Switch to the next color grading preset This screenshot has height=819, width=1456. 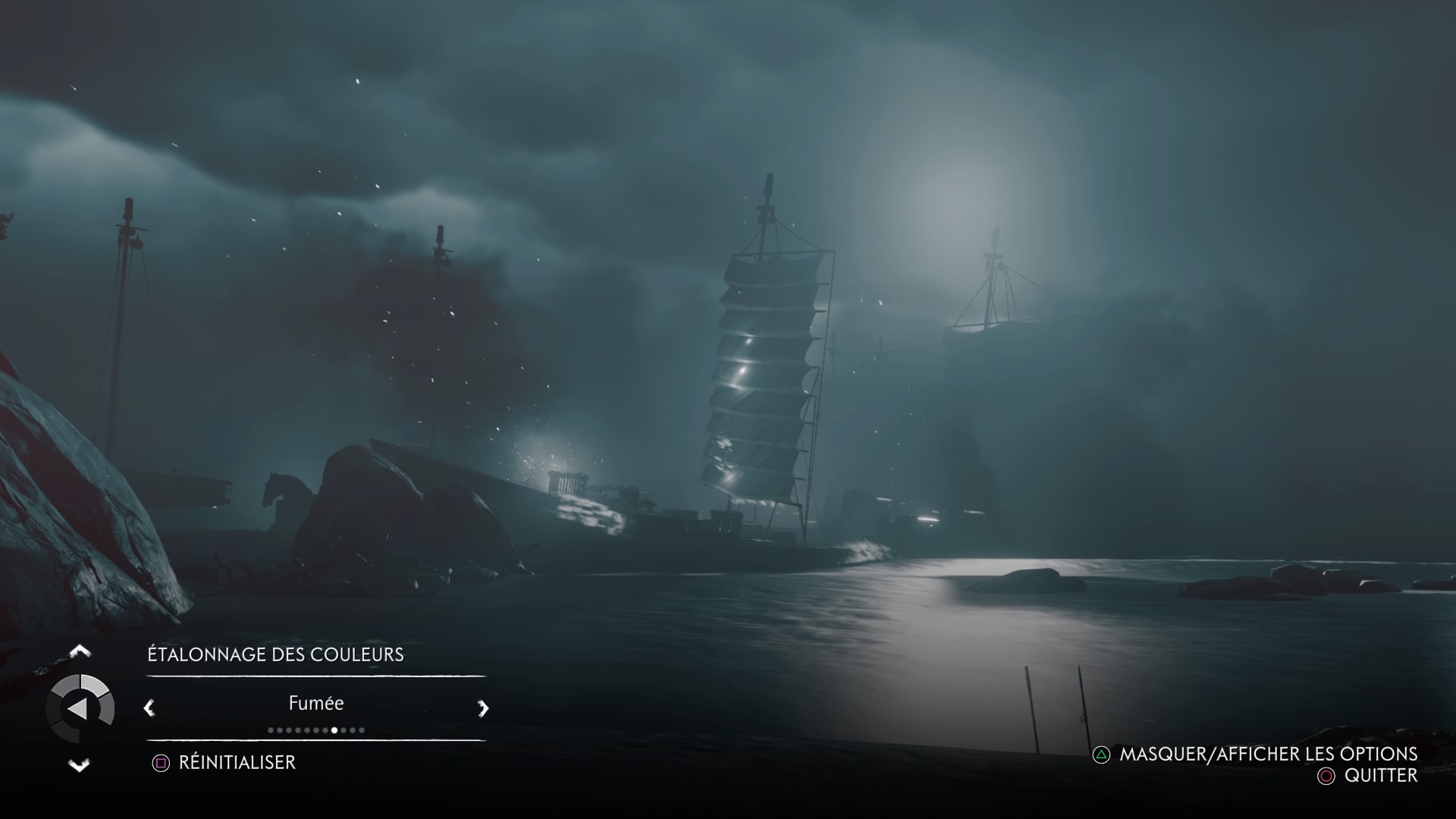click(483, 708)
